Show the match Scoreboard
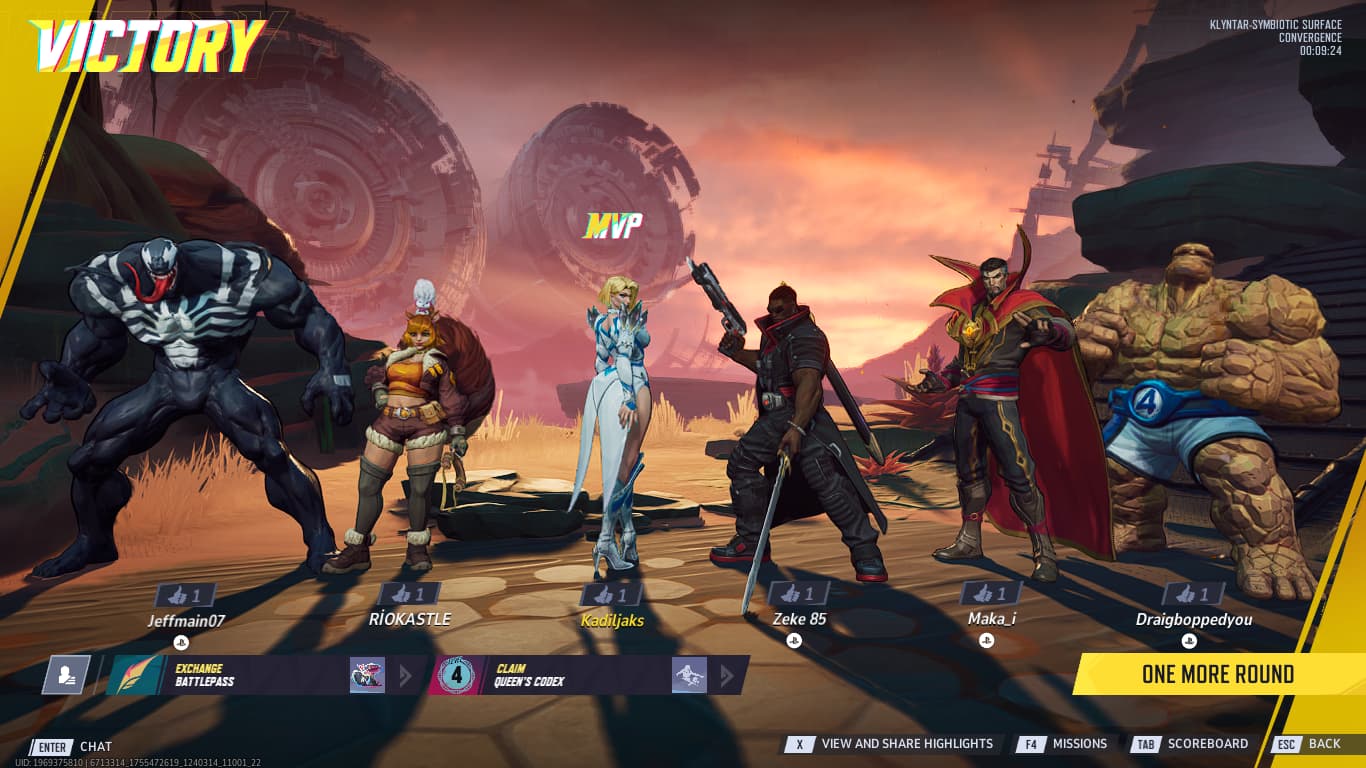1366x768 pixels. click(x=1194, y=744)
